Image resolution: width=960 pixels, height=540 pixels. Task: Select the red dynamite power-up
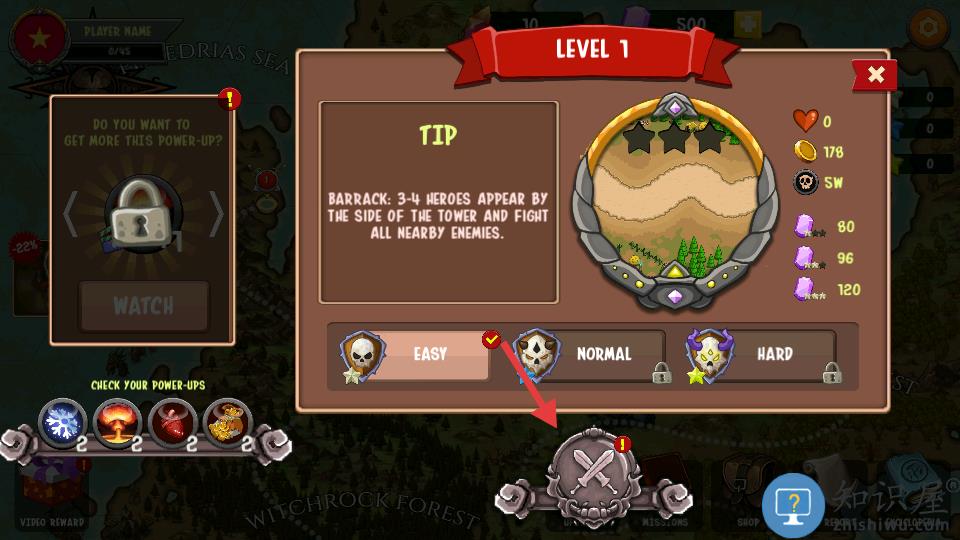pos(172,423)
